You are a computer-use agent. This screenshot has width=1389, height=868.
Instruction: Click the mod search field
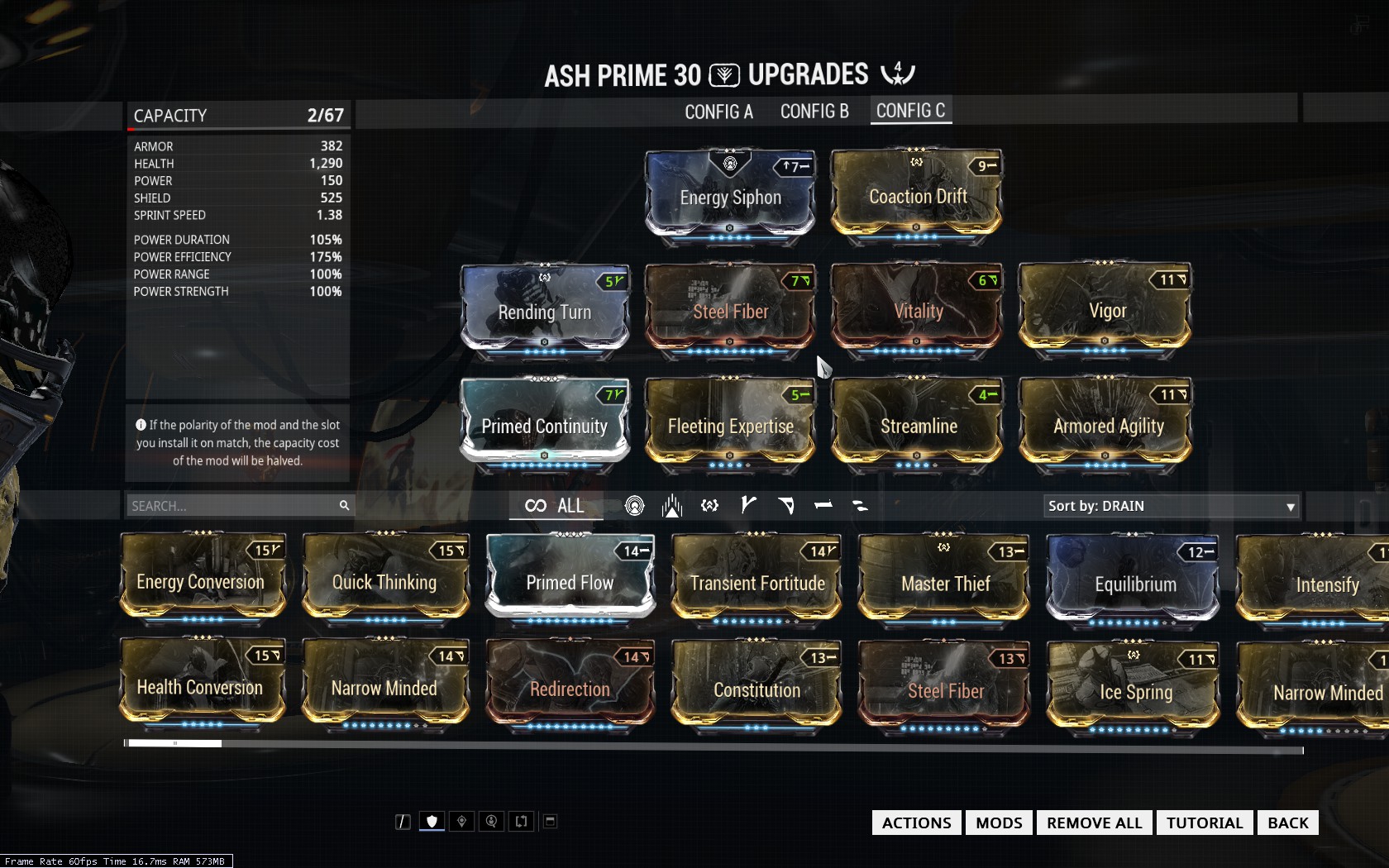(x=232, y=506)
